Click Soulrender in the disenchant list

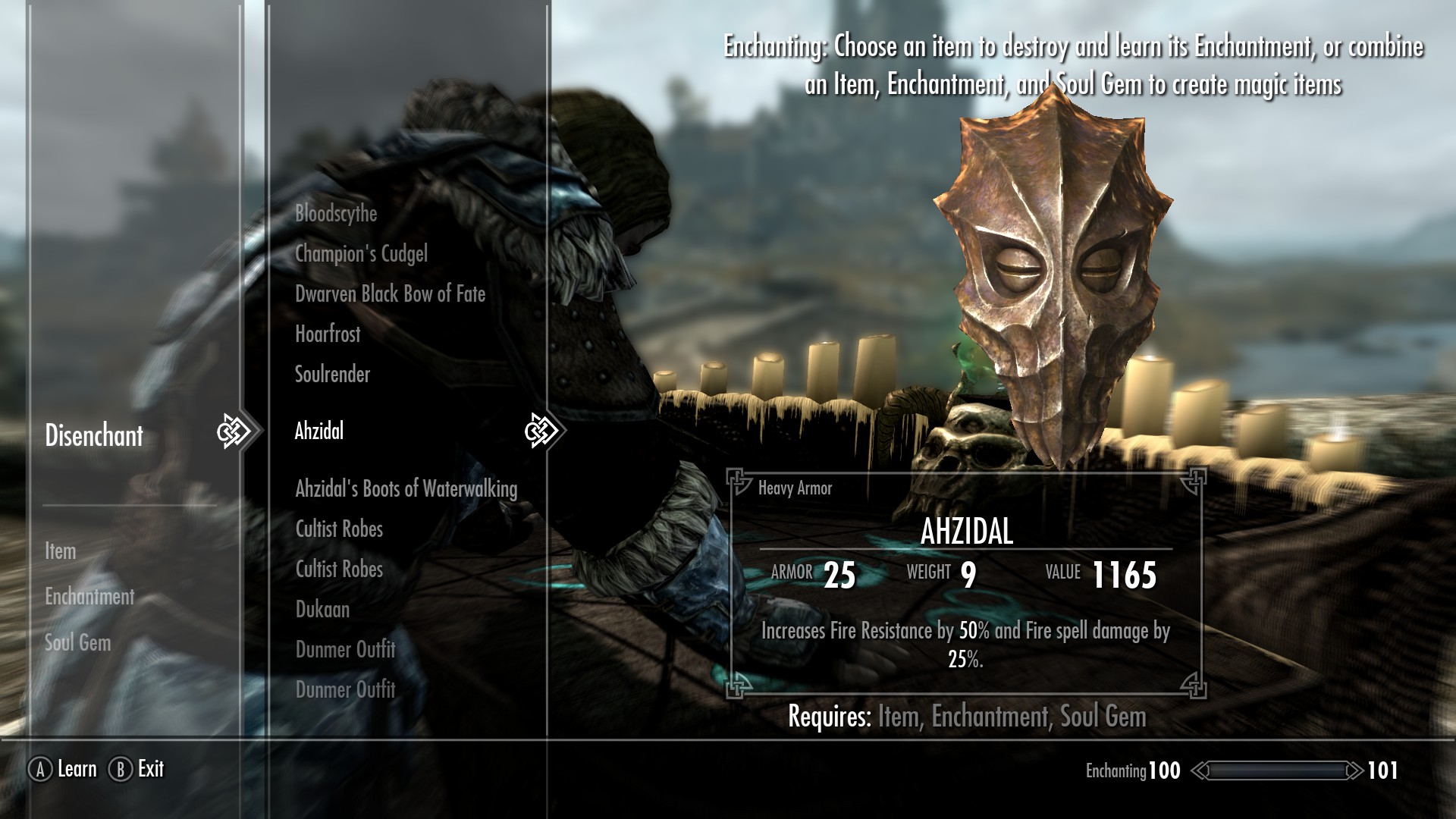tap(332, 375)
